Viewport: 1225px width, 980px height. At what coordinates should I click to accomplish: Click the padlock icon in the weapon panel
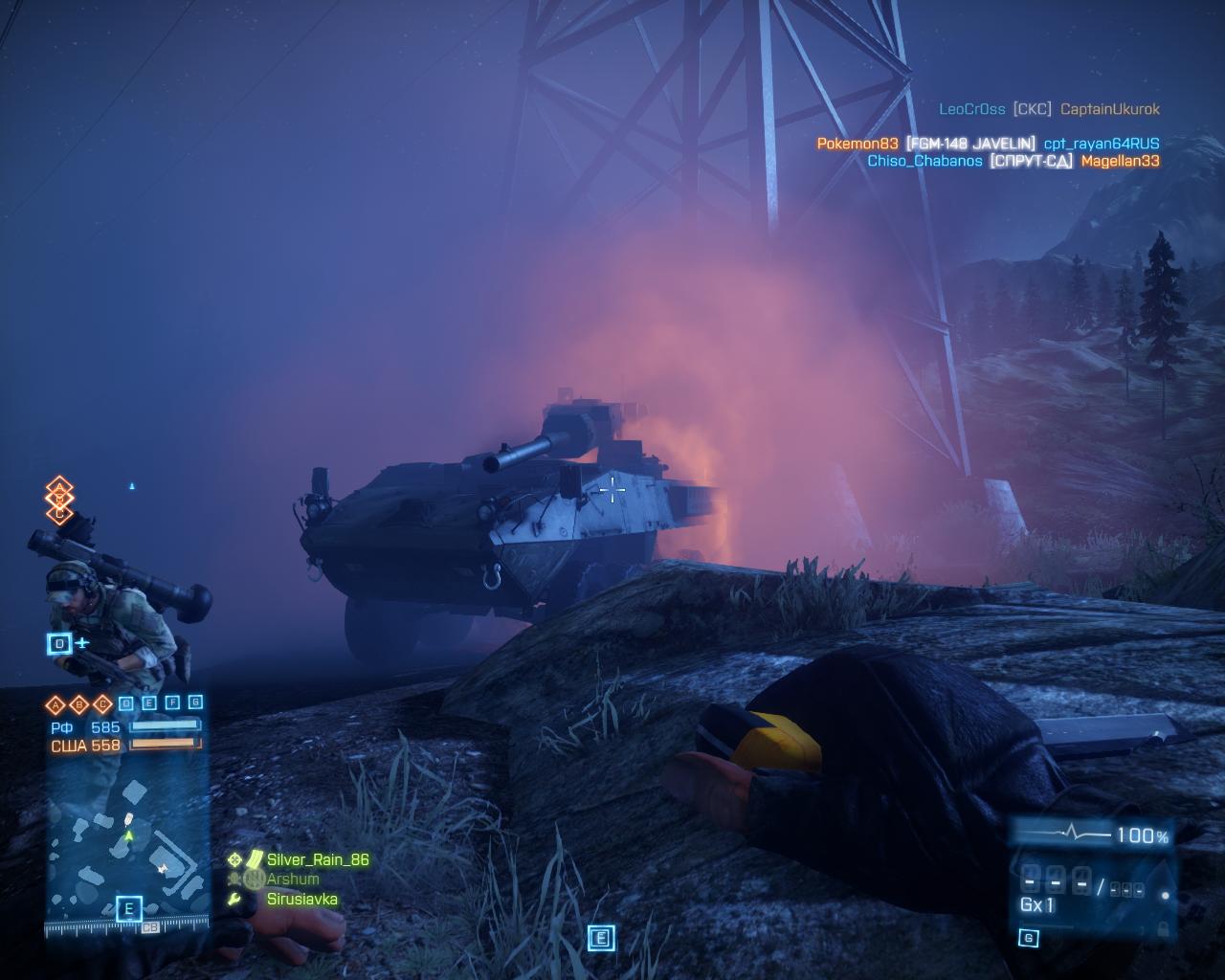tap(1163, 928)
